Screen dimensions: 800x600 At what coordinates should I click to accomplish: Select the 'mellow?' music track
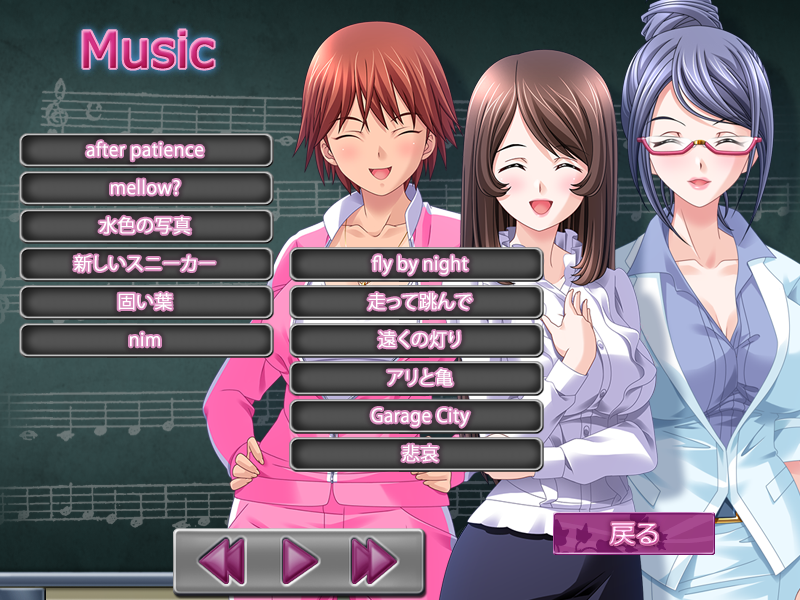coord(146,188)
